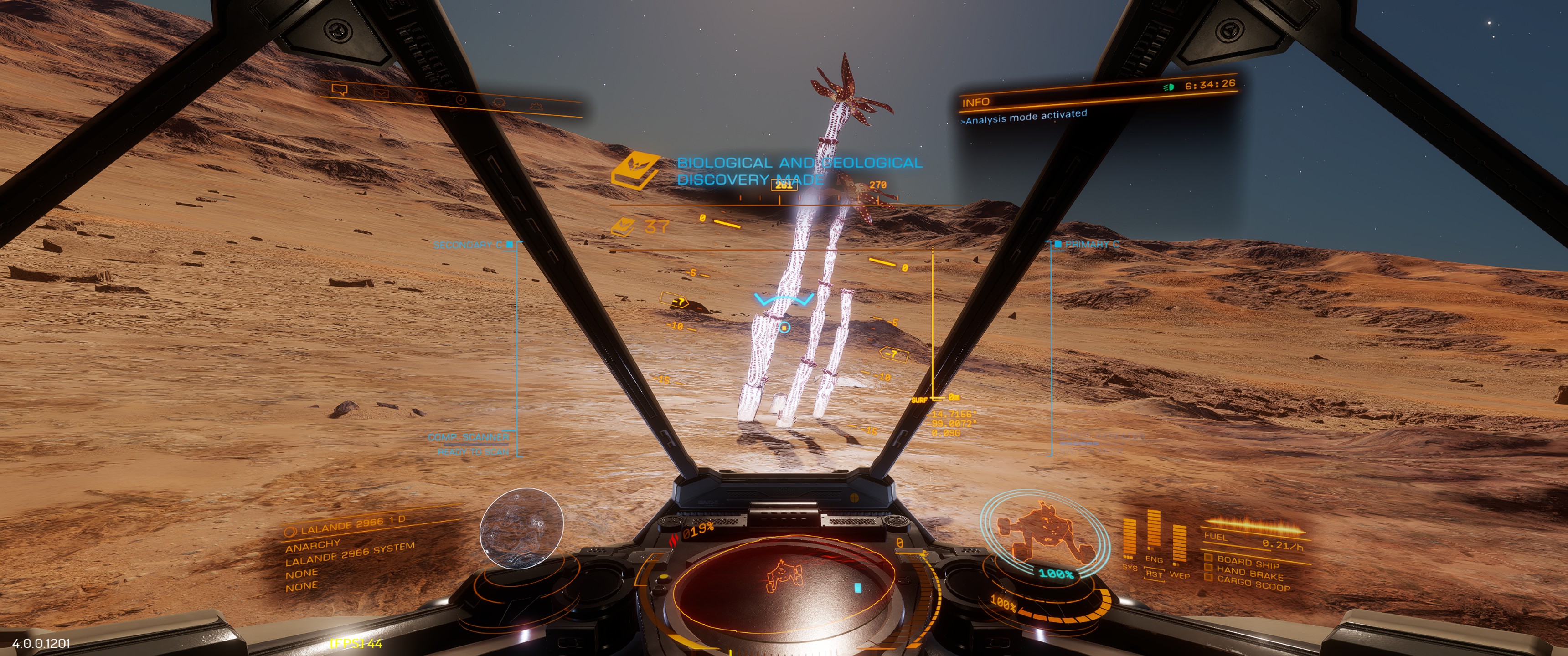Select the SRV hull schematic hologram

point(1042,531)
